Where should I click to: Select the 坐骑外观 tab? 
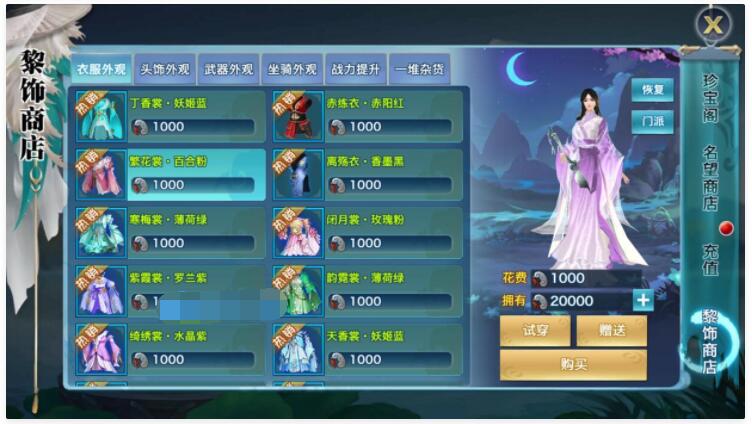292,69
